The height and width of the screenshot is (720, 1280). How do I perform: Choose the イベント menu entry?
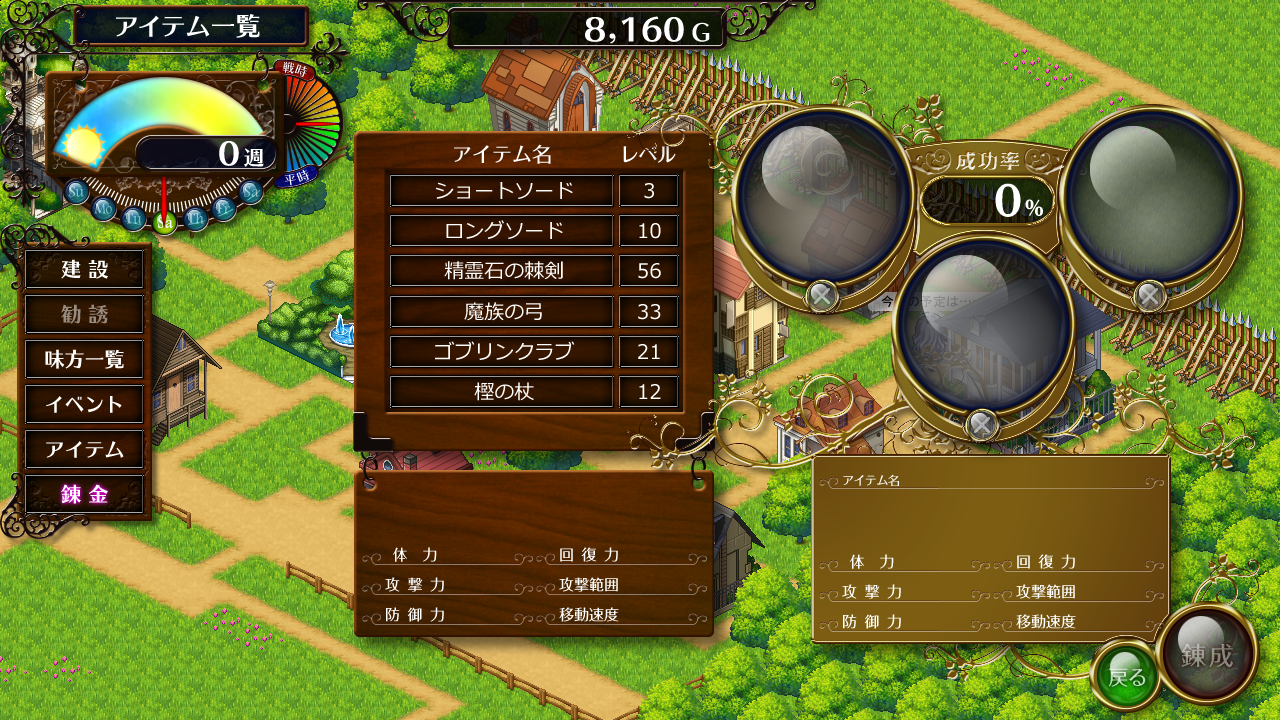pos(85,404)
